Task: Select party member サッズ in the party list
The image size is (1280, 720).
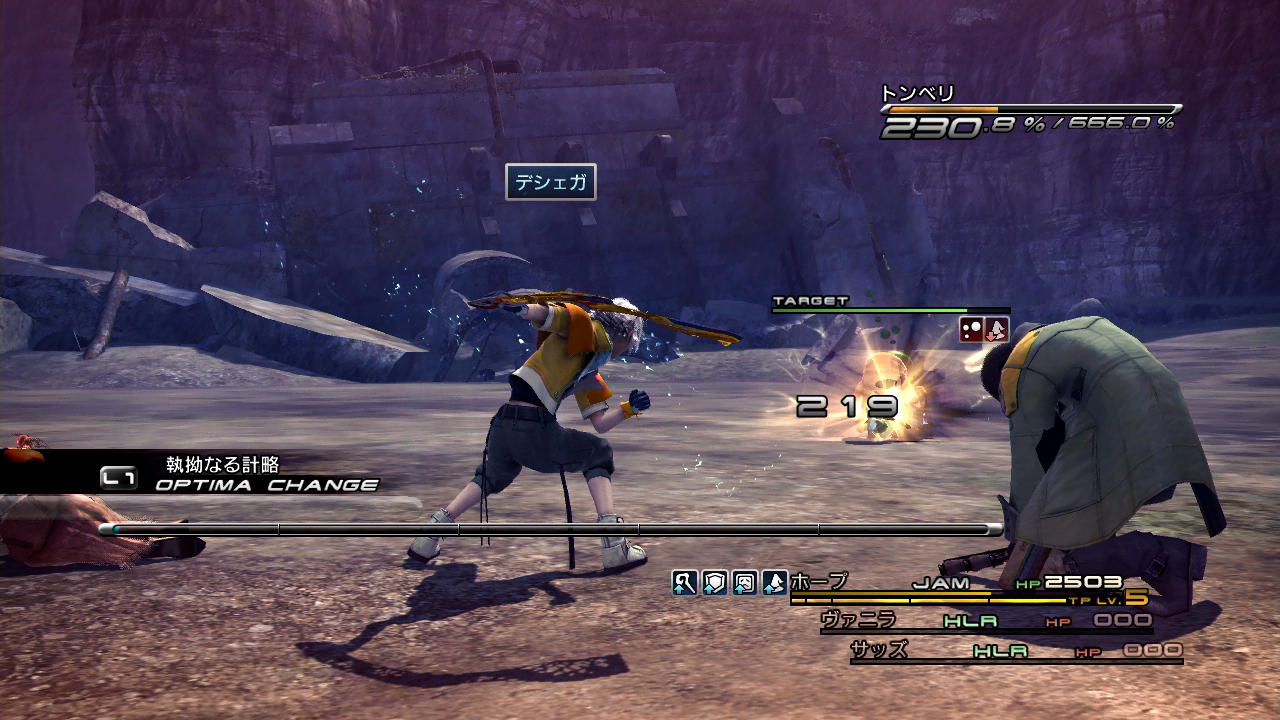Action: pyautogui.click(x=879, y=650)
